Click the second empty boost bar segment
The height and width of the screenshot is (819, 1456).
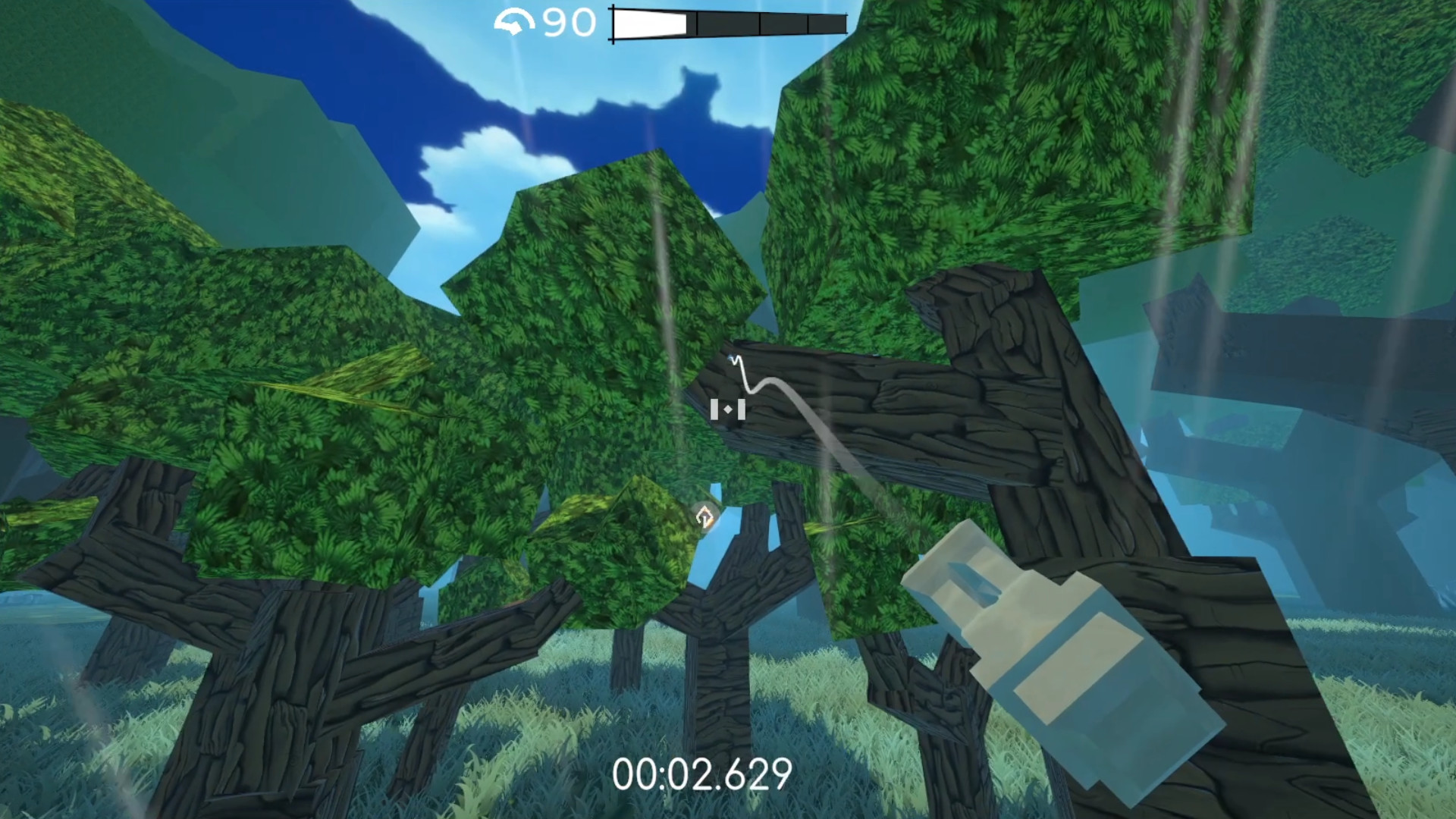728,20
